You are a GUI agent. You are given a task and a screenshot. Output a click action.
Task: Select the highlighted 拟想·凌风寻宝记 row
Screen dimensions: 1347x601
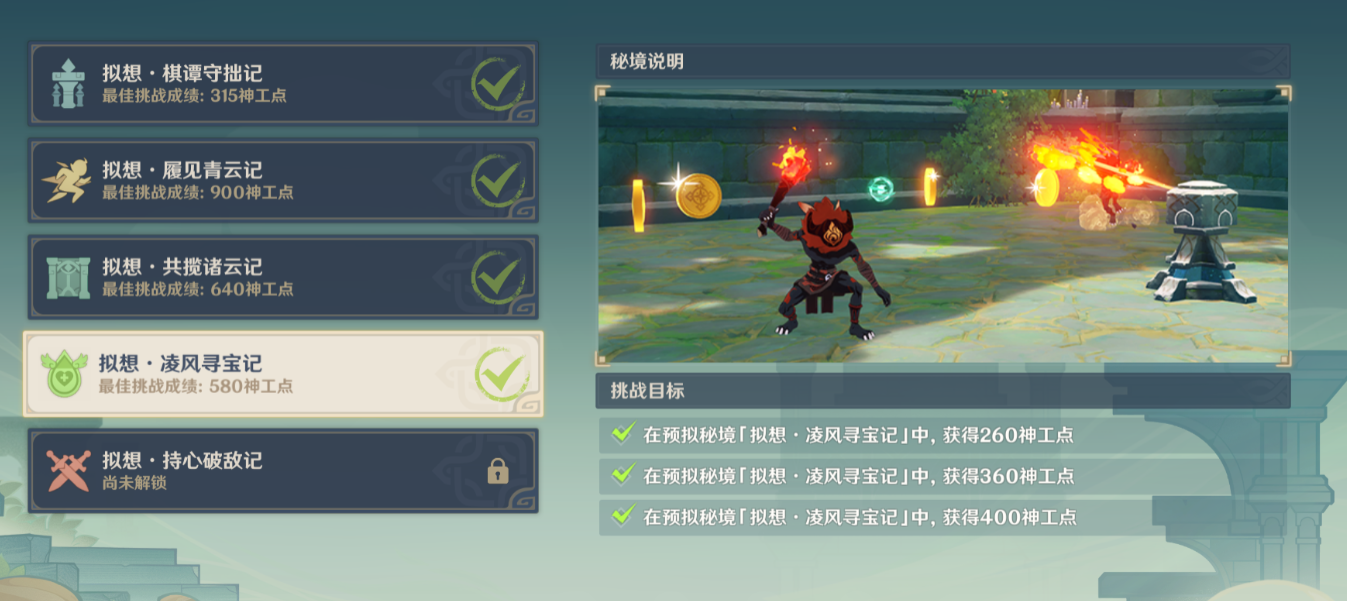point(283,374)
